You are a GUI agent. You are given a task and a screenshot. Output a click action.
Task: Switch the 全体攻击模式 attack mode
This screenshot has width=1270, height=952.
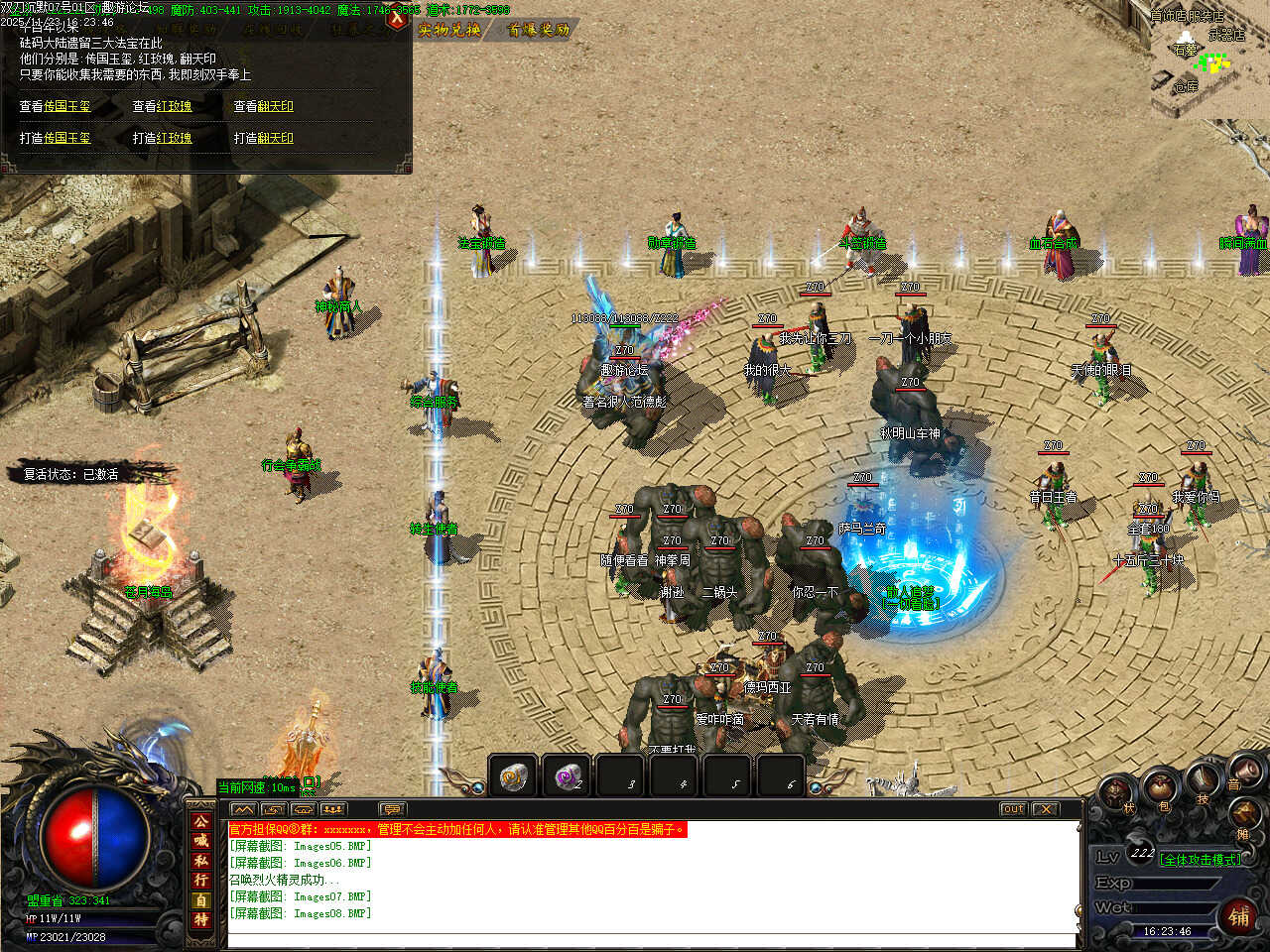1200,860
